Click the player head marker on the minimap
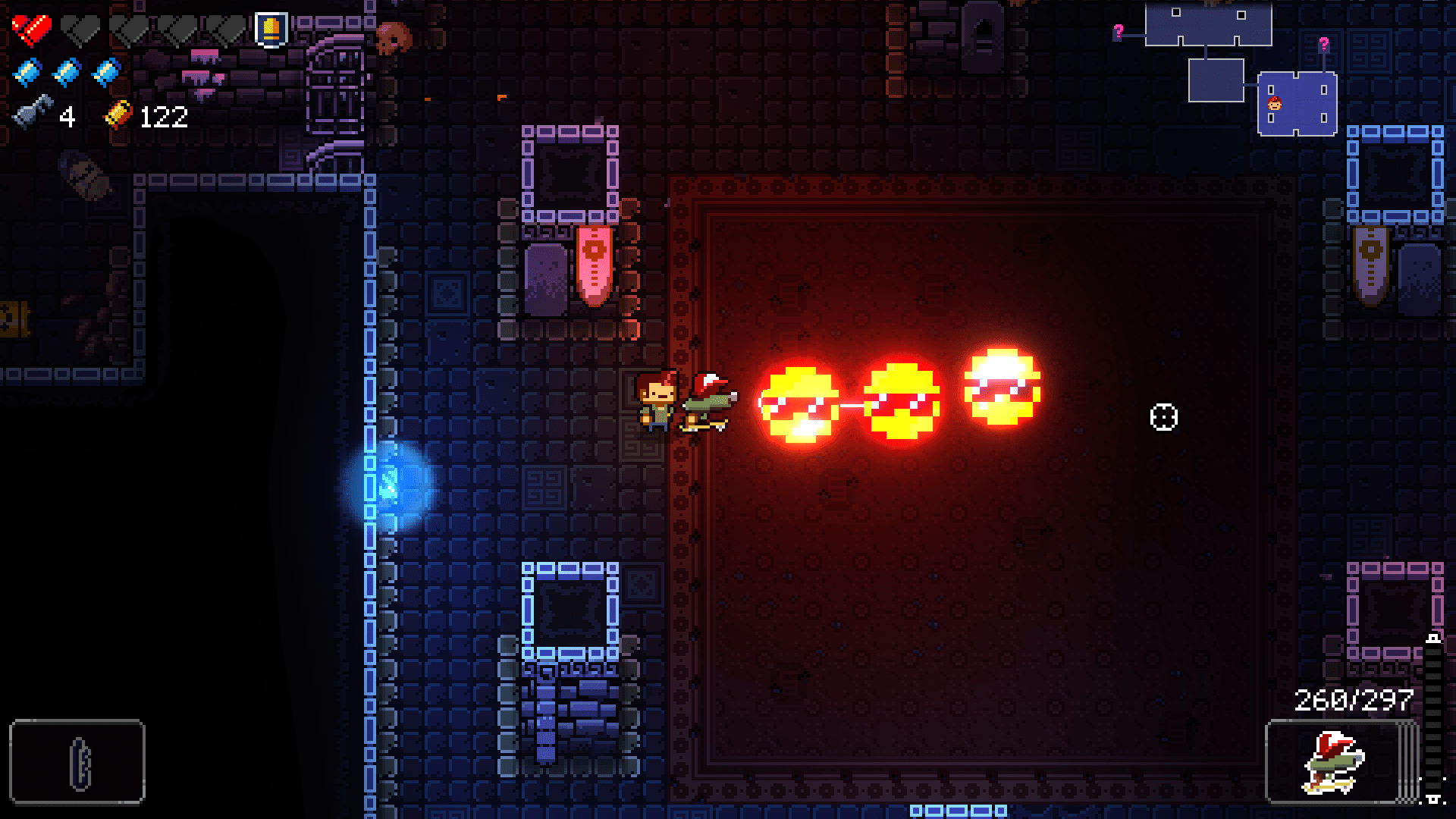This screenshot has width=1456, height=819. click(1276, 105)
